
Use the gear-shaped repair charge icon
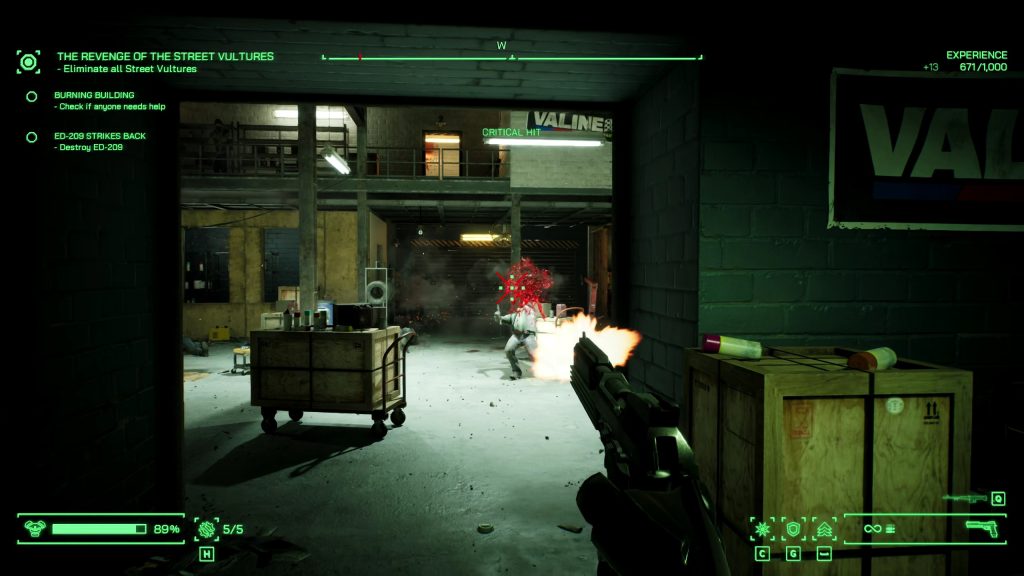coord(207,529)
